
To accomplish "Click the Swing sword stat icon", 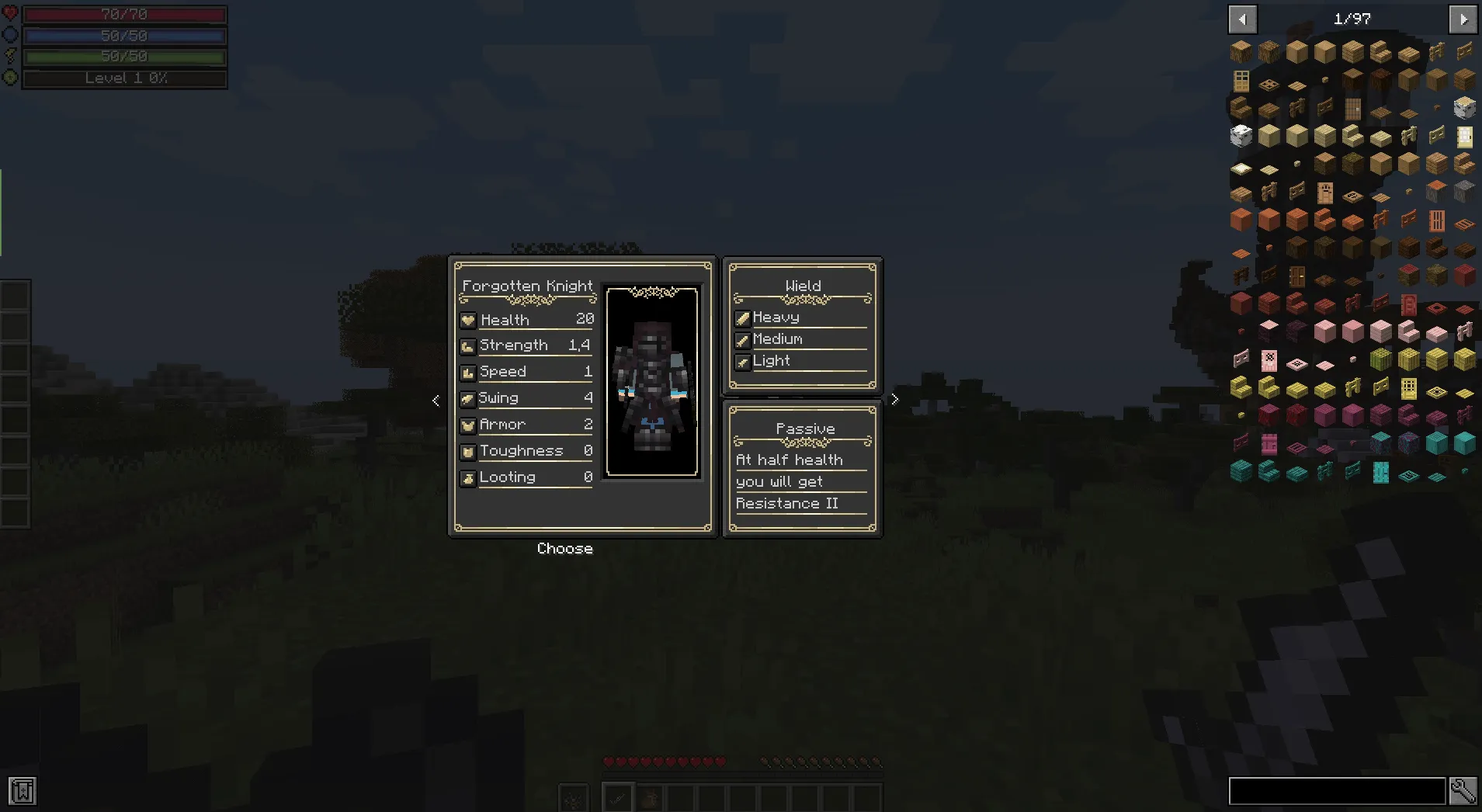I will (x=468, y=398).
